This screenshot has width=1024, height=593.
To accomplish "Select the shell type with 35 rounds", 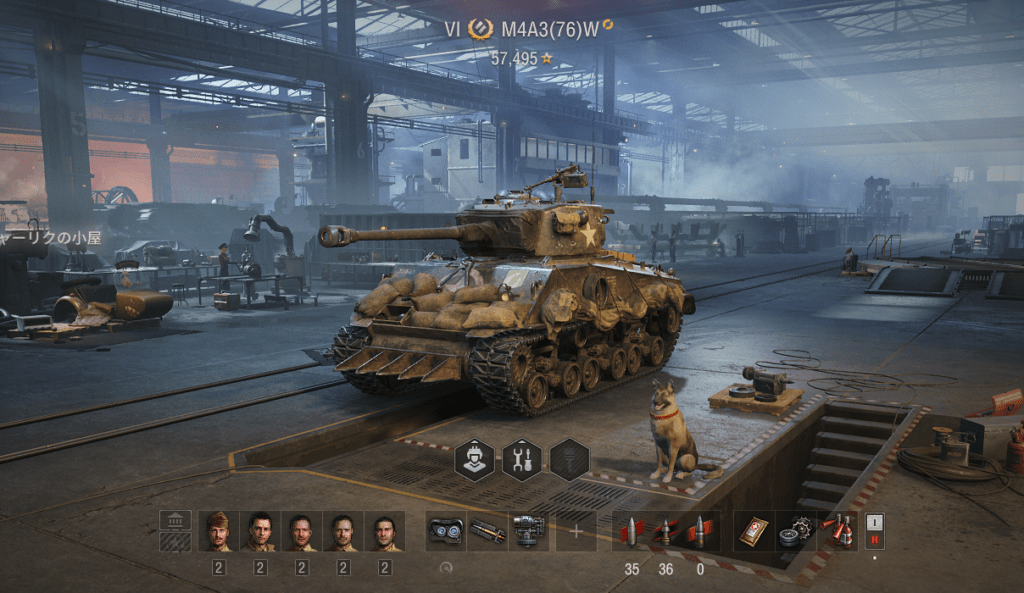I will point(631,531).
